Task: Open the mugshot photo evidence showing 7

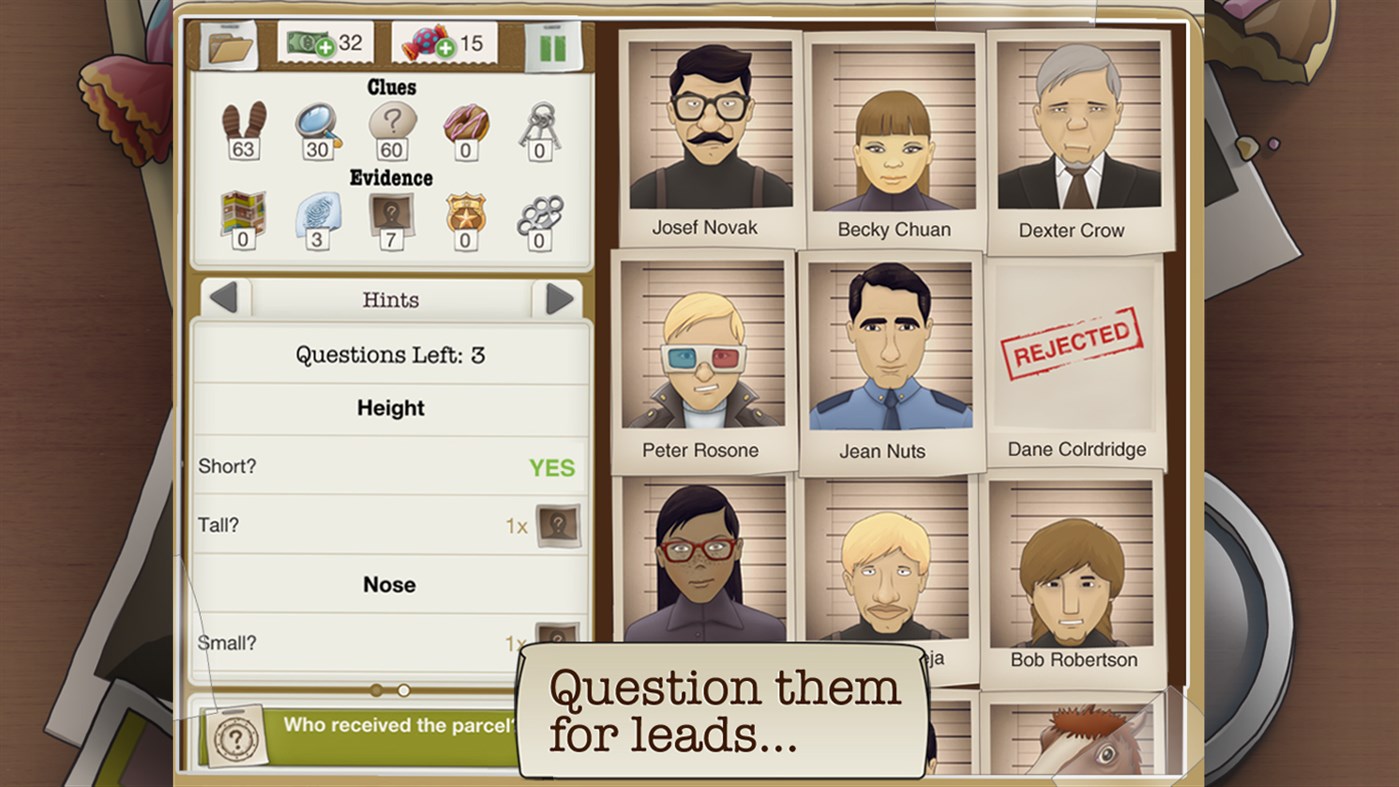Action: 390,213
